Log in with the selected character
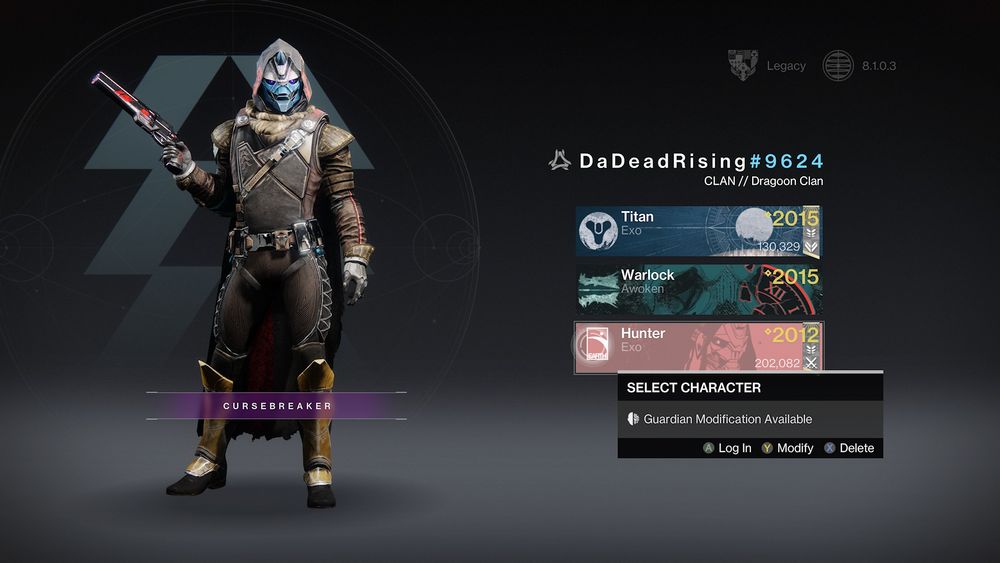 click(x=727, y=448)
